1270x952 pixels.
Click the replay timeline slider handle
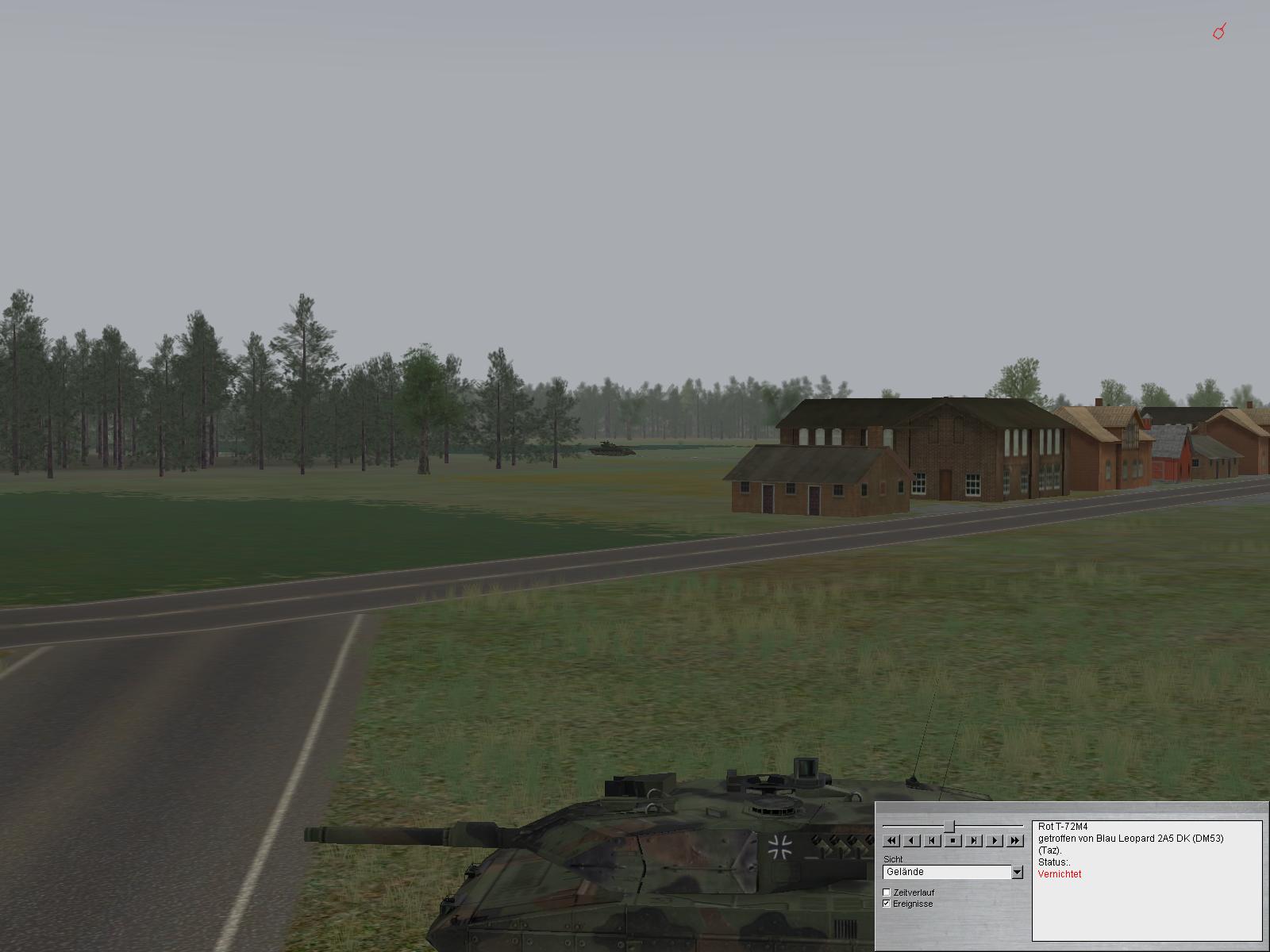(x=949, y=827)
